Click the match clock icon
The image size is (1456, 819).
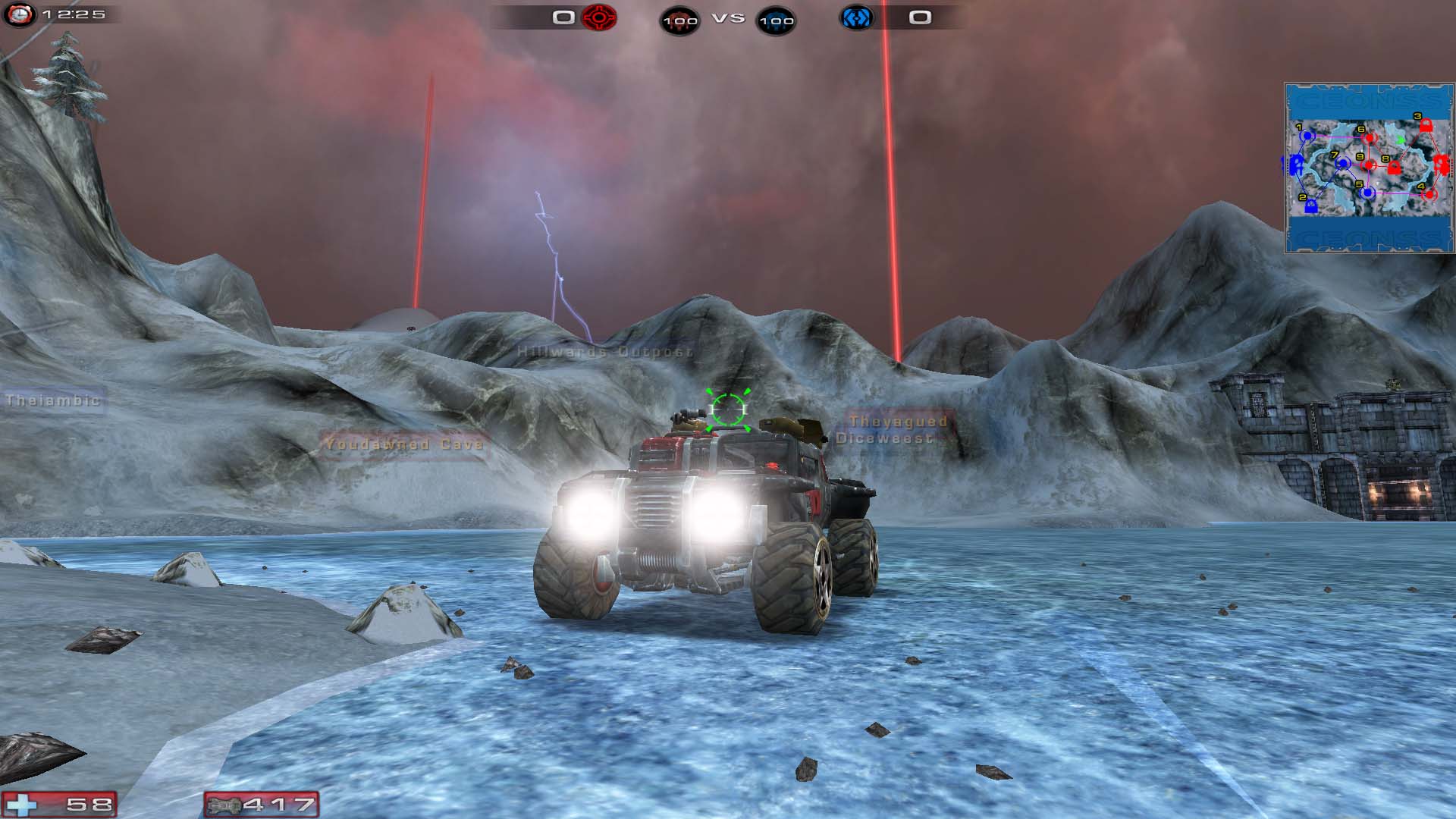click(19, 14)
